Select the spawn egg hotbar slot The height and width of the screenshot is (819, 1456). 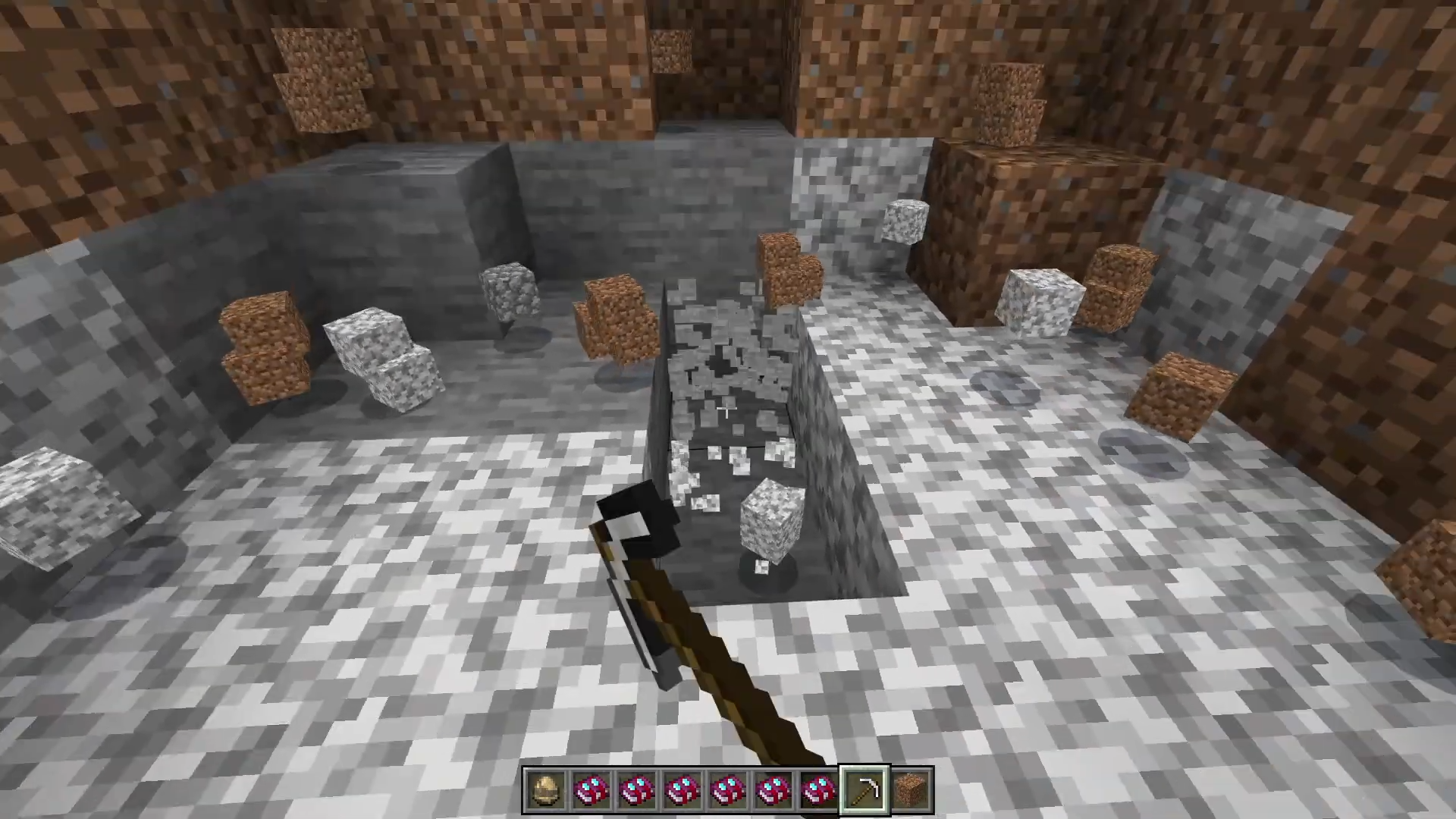click(x=546, y=792)
